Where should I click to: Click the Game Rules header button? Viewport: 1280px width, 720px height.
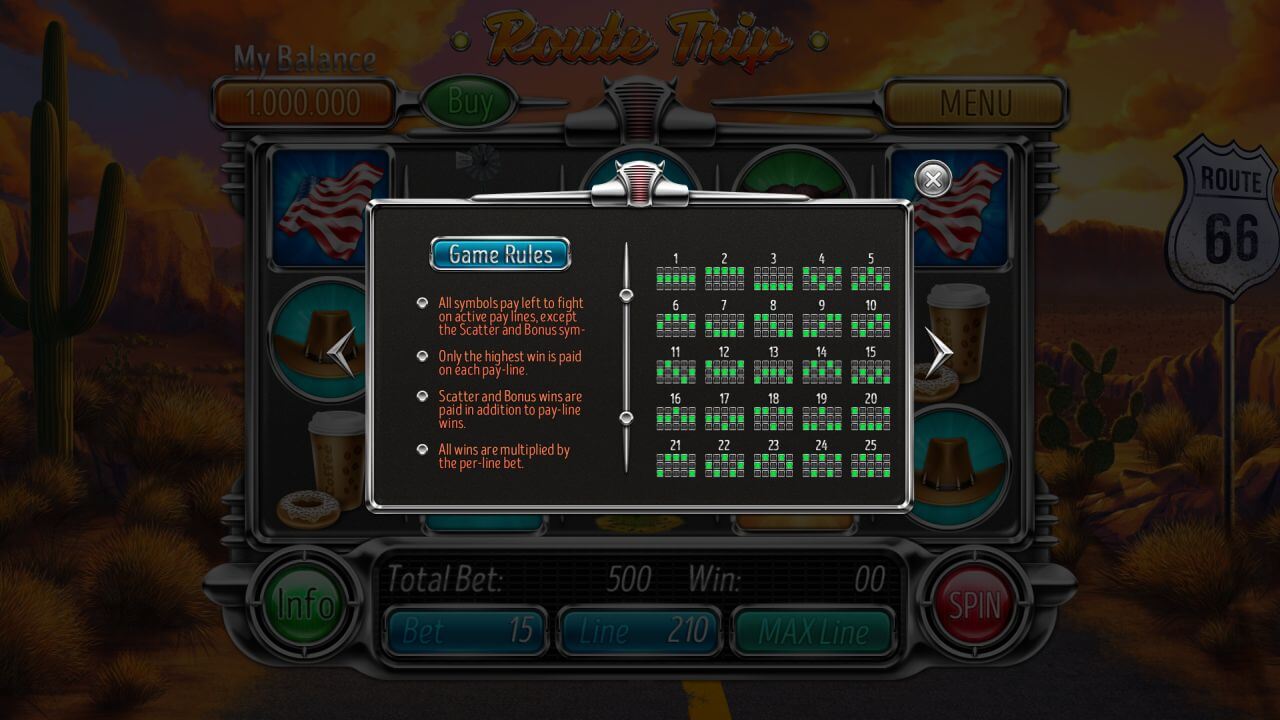(x=500, y=254)
